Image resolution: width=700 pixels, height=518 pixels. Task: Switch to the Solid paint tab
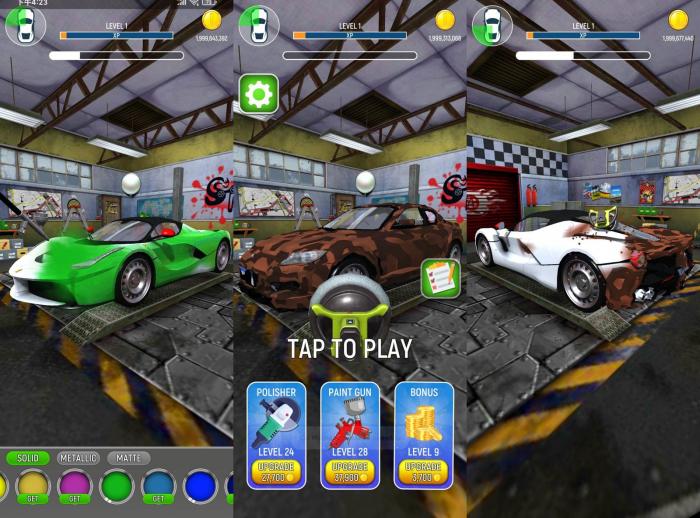pyautogui.click(x=28, y=458)
